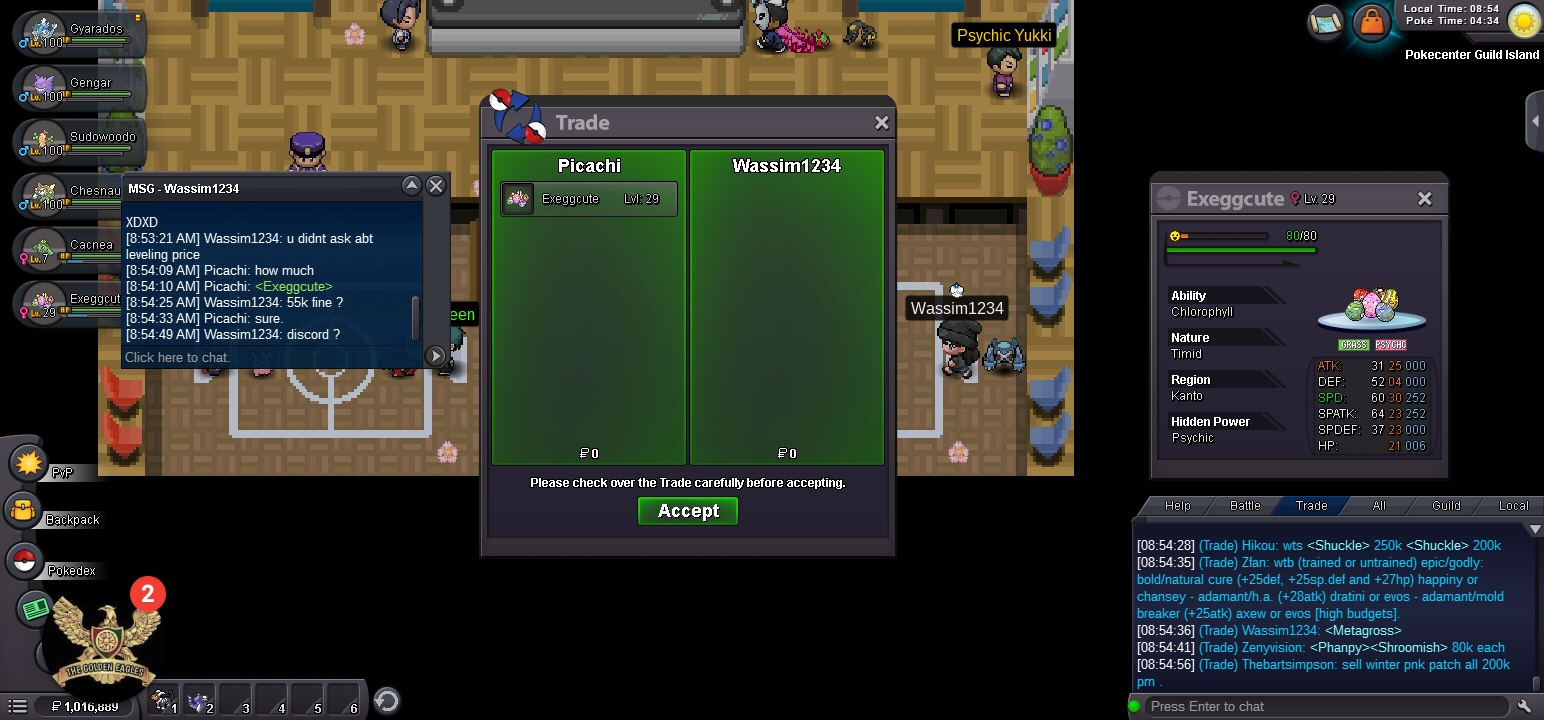Open the Local chat tab
The width and height of the screenshot is (1544, 720).
[1513, 506]
